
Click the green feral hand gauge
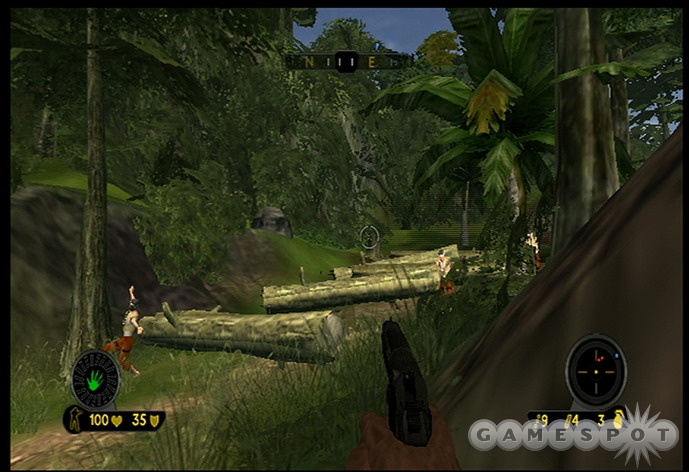pyautogui.click(x=96, y=379)
